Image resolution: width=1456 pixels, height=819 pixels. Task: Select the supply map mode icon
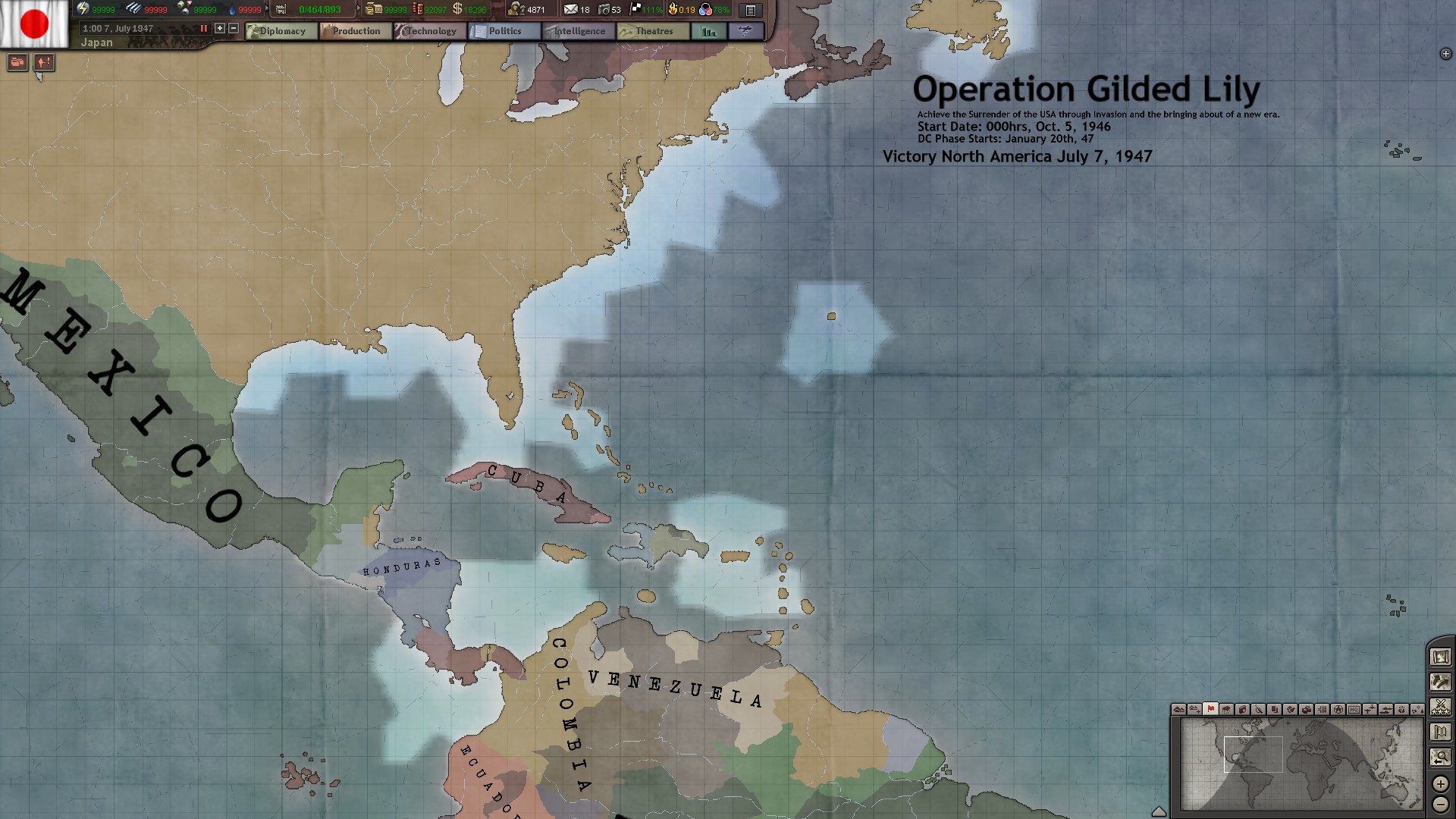click(1307, 710)
